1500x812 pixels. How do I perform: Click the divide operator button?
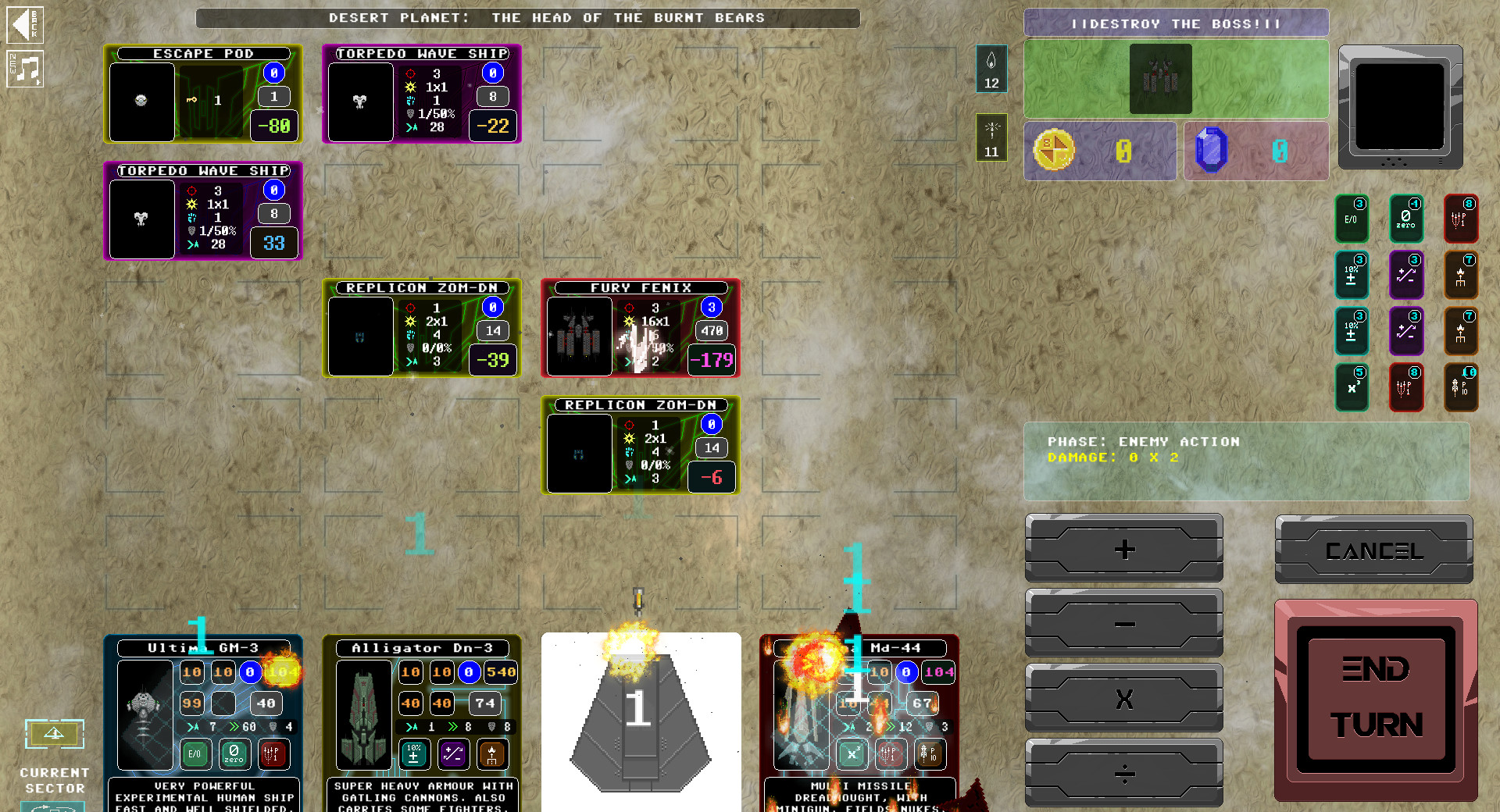[x=1123, y=774]
